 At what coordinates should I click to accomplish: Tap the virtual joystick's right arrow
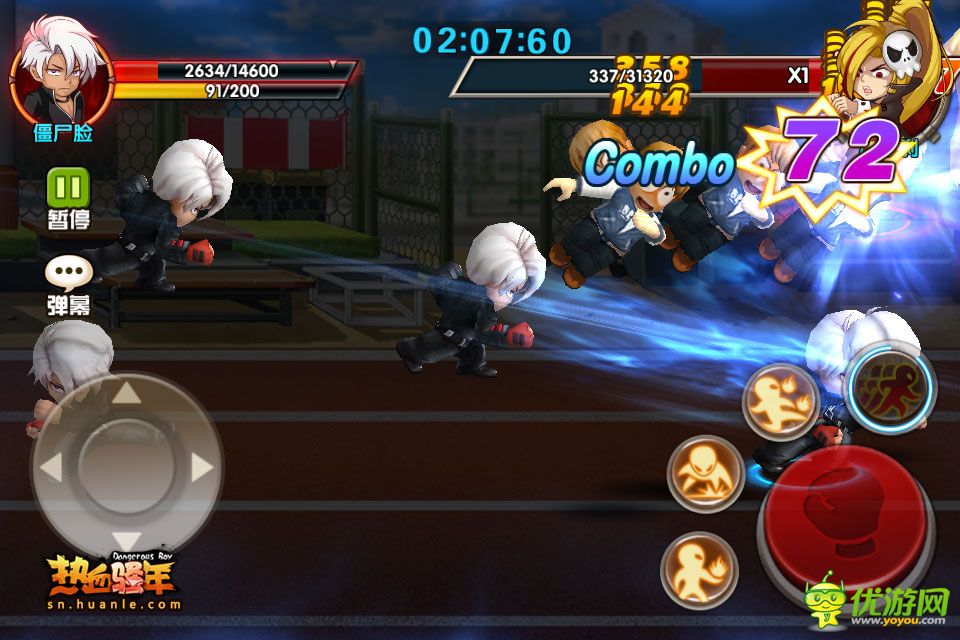(201, 467)
